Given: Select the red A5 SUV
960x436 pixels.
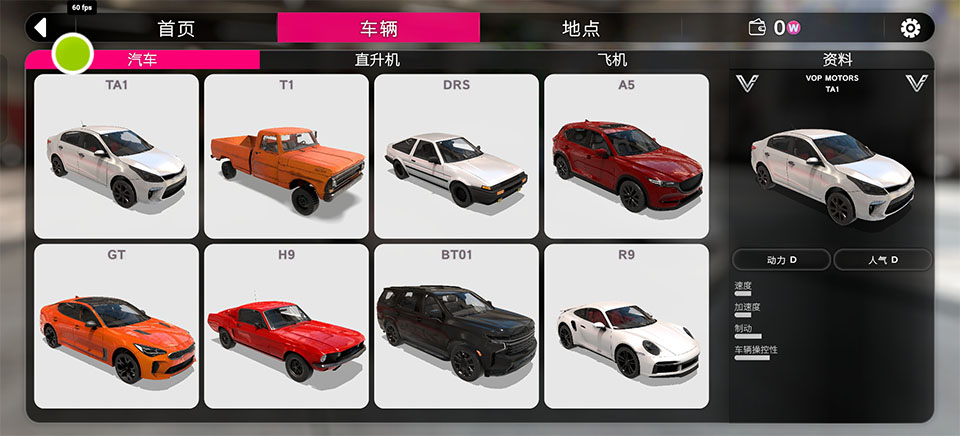Looking at the screenshot, I should point(626,156).
